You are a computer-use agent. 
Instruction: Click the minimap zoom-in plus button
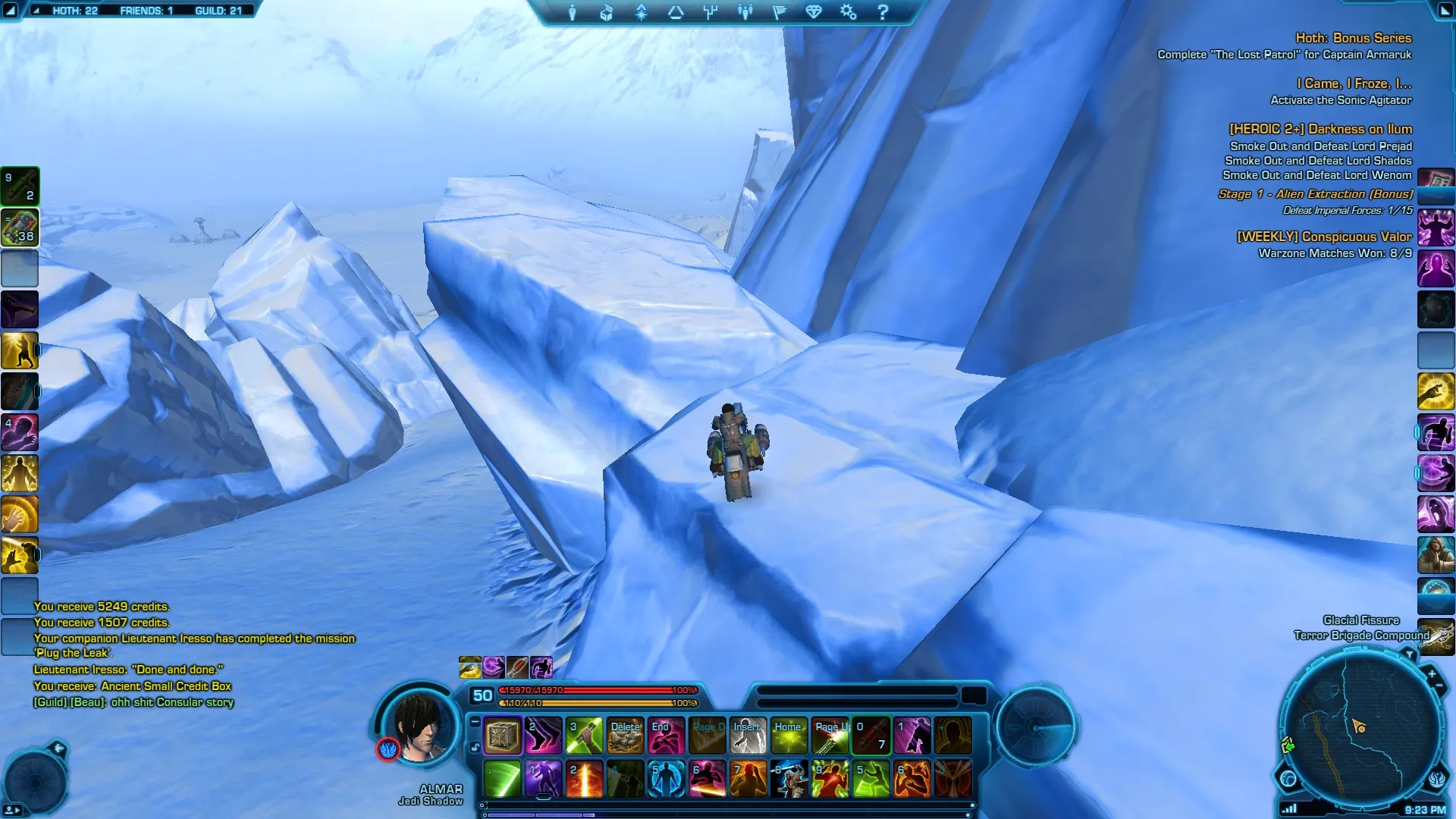click(1431, 673)
